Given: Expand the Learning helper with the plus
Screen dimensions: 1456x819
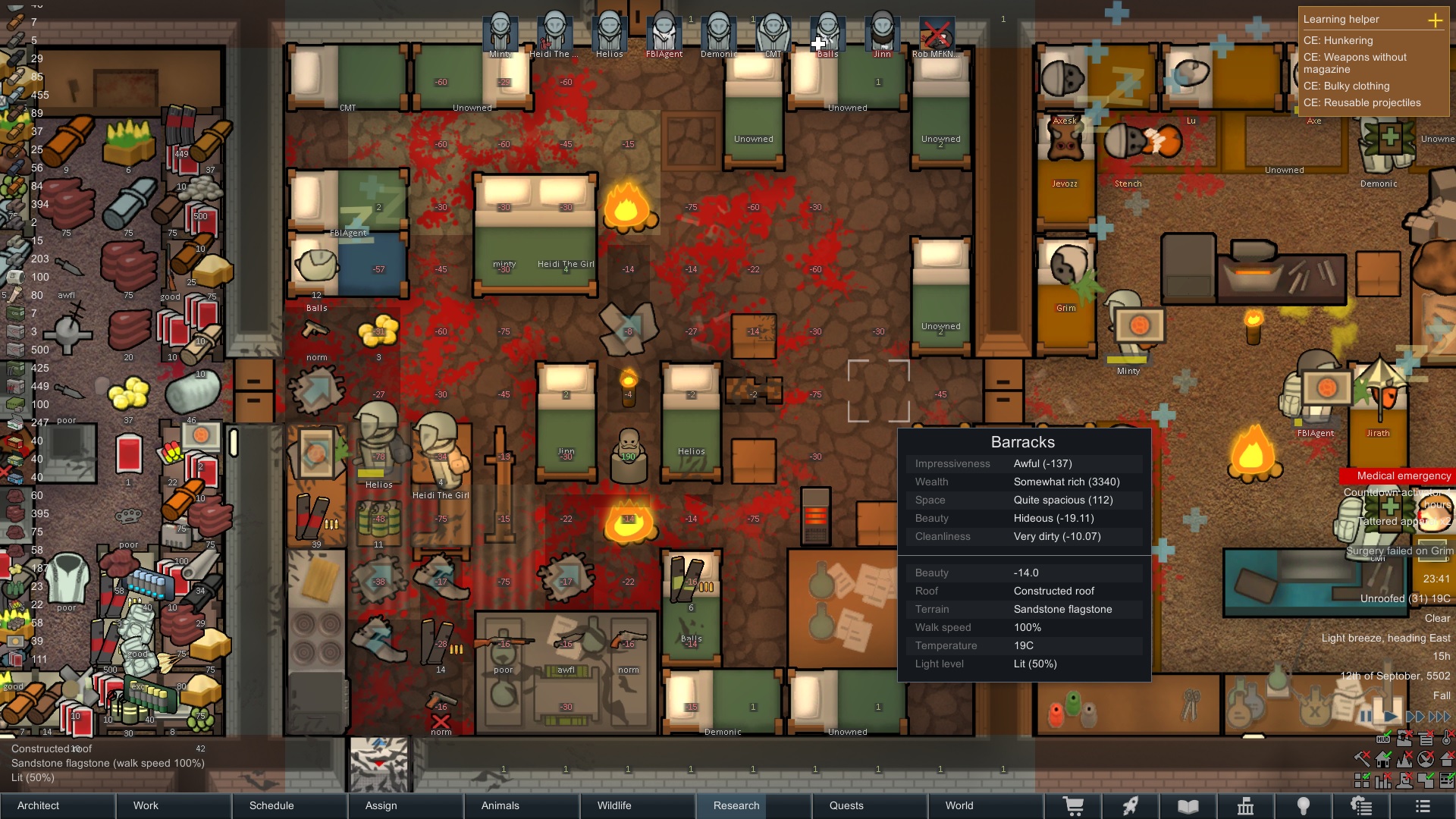Looking at the screenshot, I should 1435,20.
